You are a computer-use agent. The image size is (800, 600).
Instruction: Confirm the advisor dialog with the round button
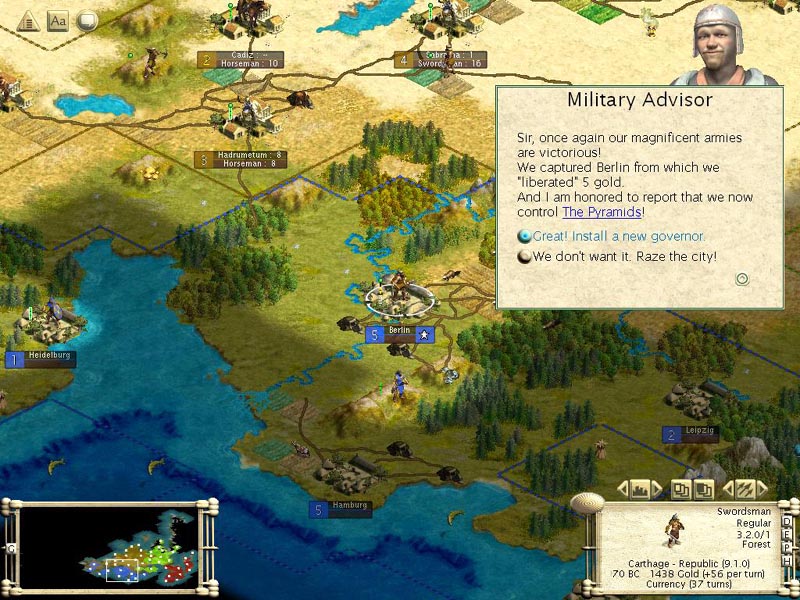pos(742,279)
